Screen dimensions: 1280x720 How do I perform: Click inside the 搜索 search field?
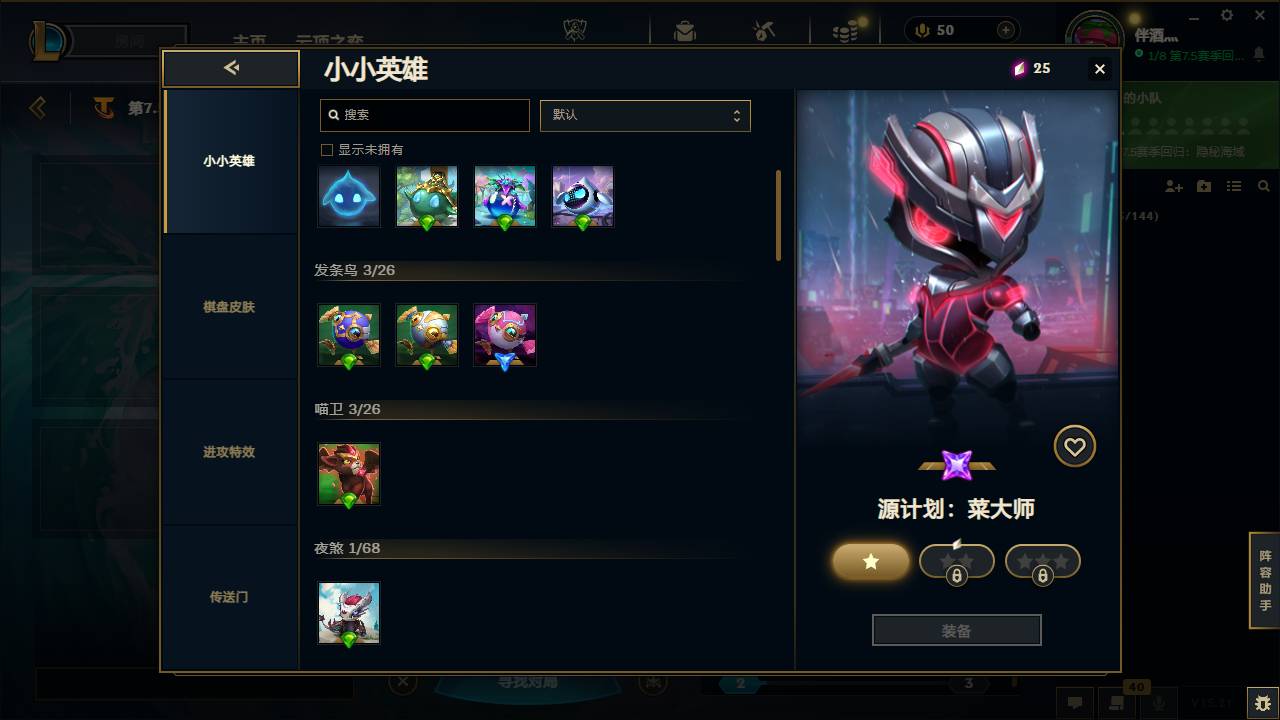pos(424,115)
